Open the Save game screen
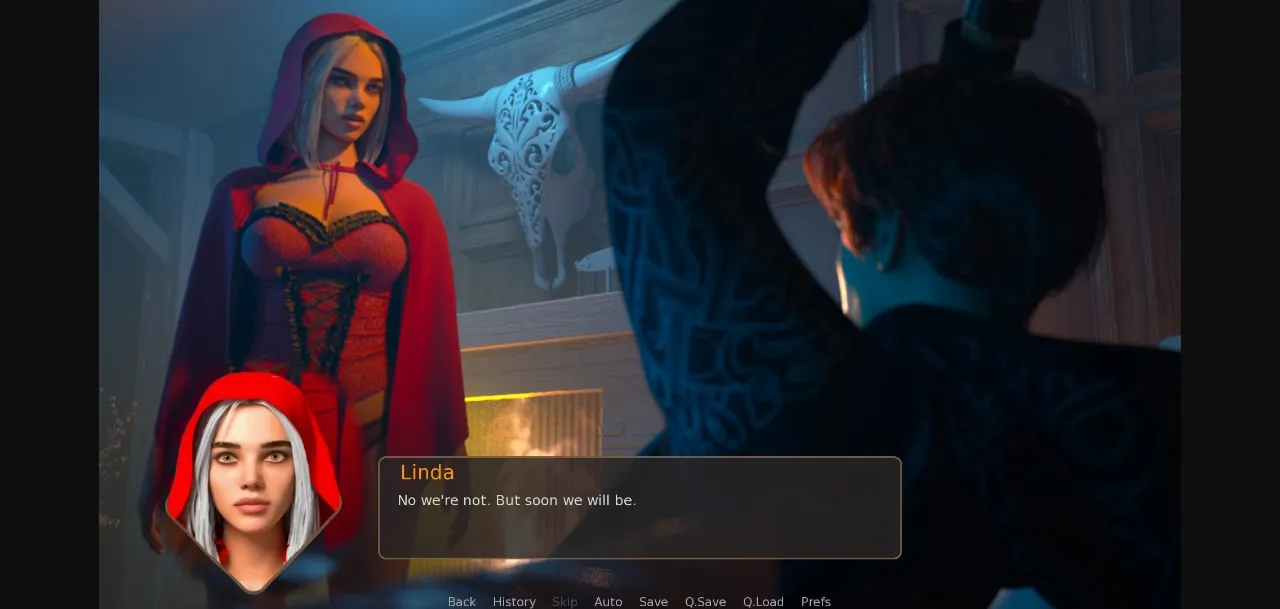This screenshot has height=609, width=1280. click(653, 601)
